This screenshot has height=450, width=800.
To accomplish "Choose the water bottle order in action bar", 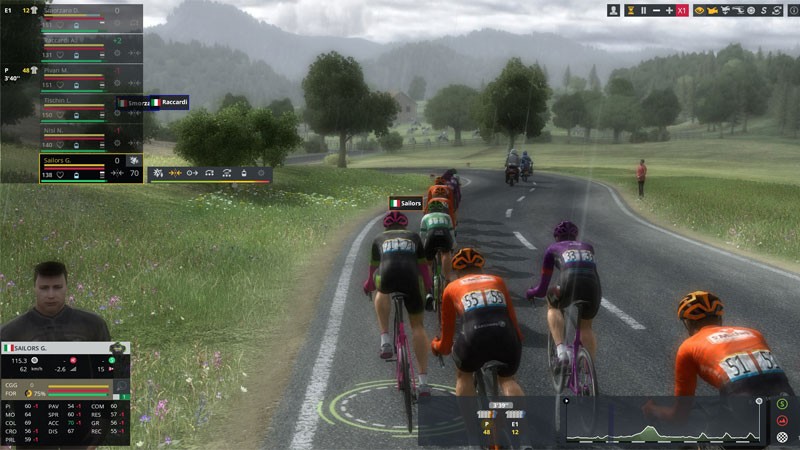I will (245, 173).
